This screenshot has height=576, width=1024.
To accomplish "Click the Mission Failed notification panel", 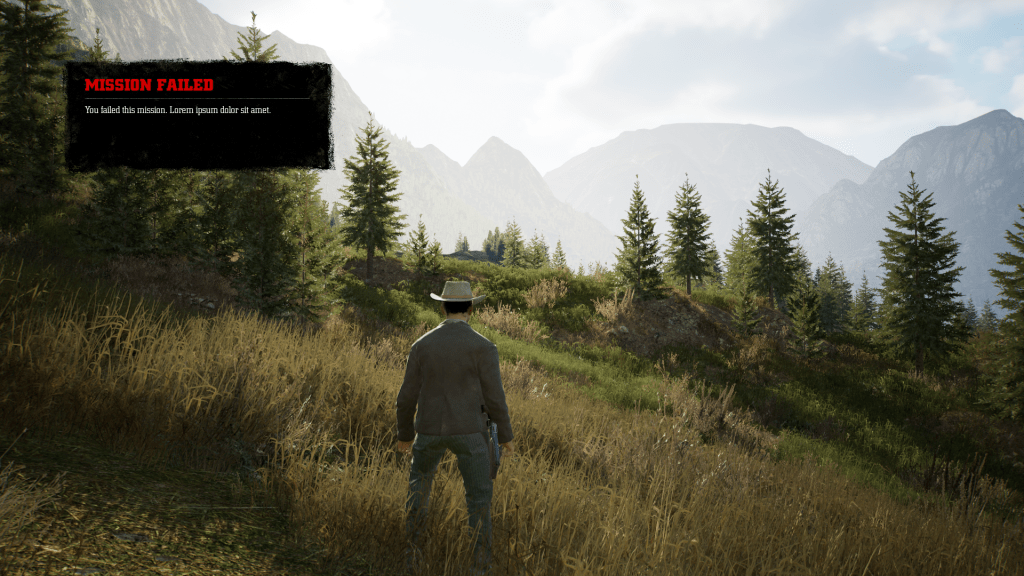I will pos(198,115).
